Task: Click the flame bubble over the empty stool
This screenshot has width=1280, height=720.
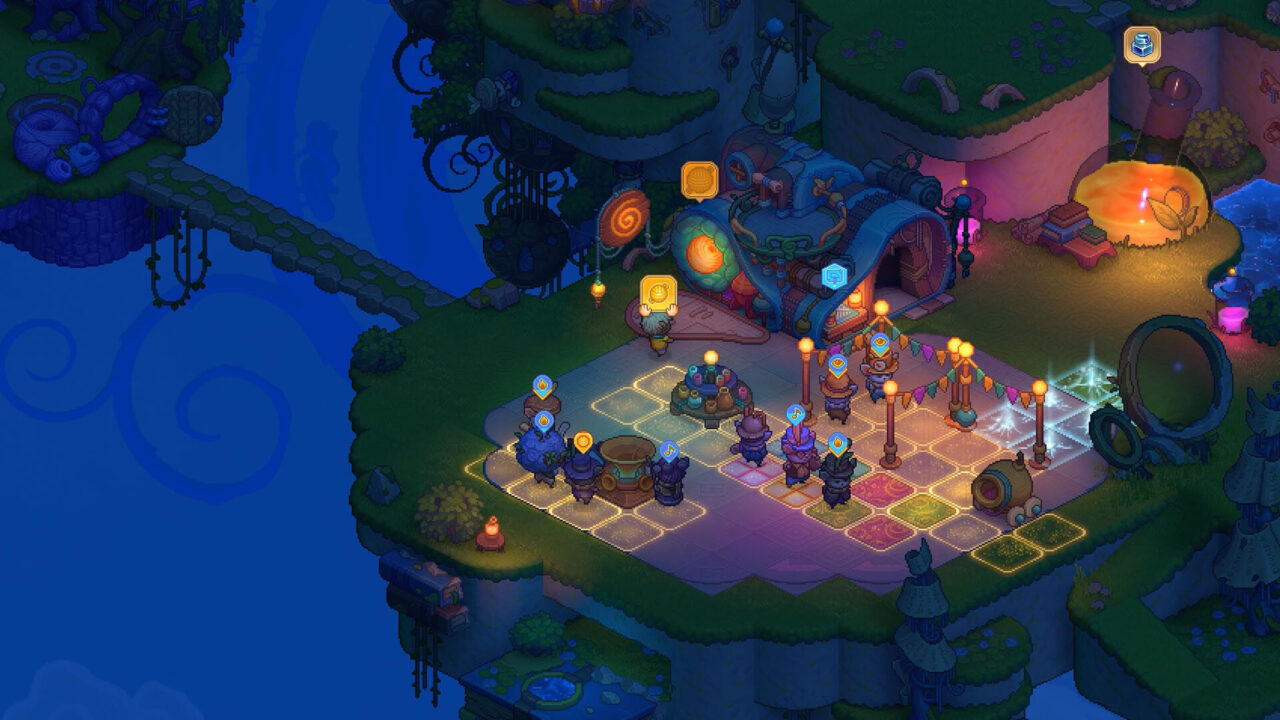Action: point(541,384)
